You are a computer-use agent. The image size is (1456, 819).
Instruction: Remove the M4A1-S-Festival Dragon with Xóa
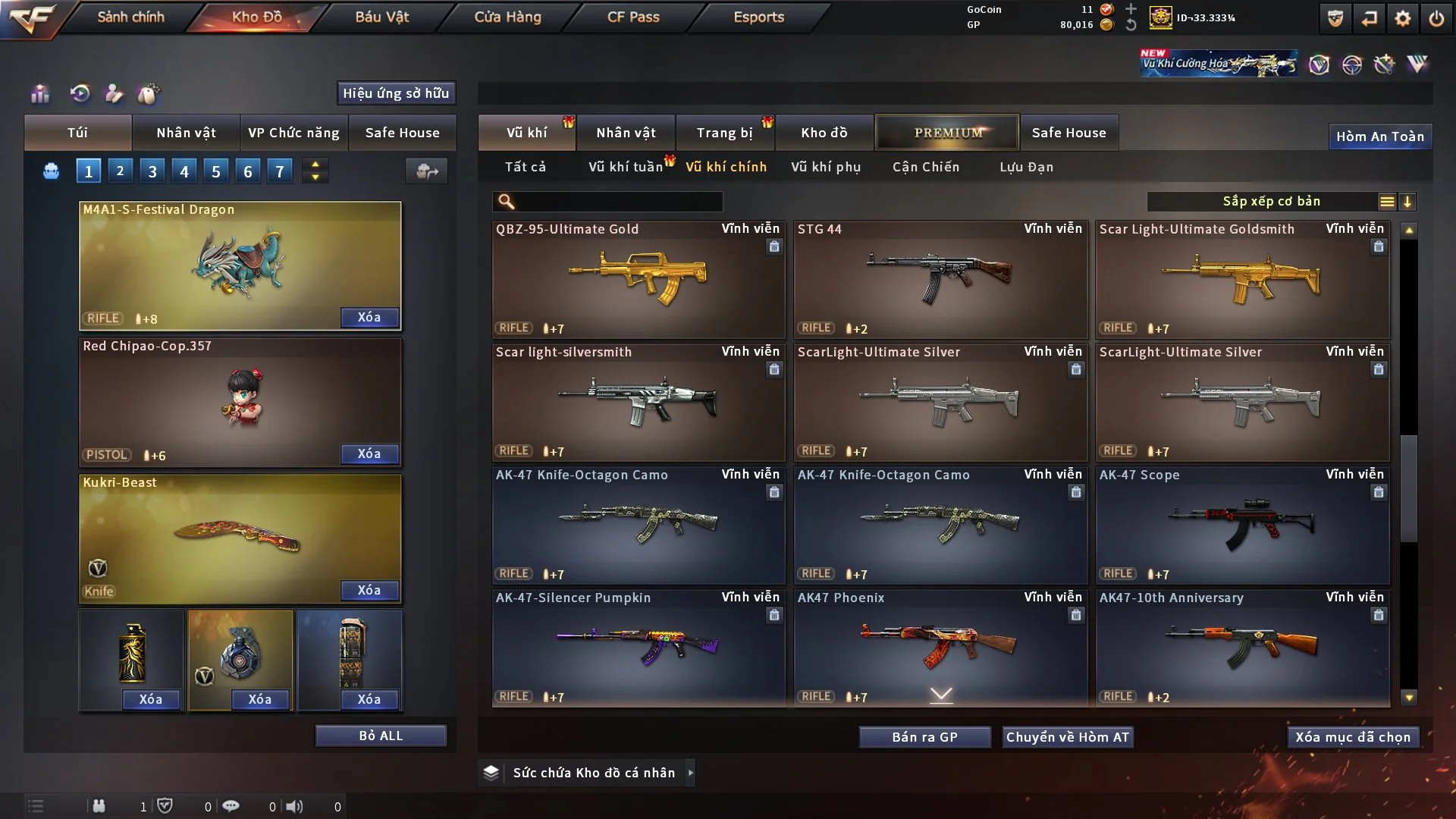(369, 317)
